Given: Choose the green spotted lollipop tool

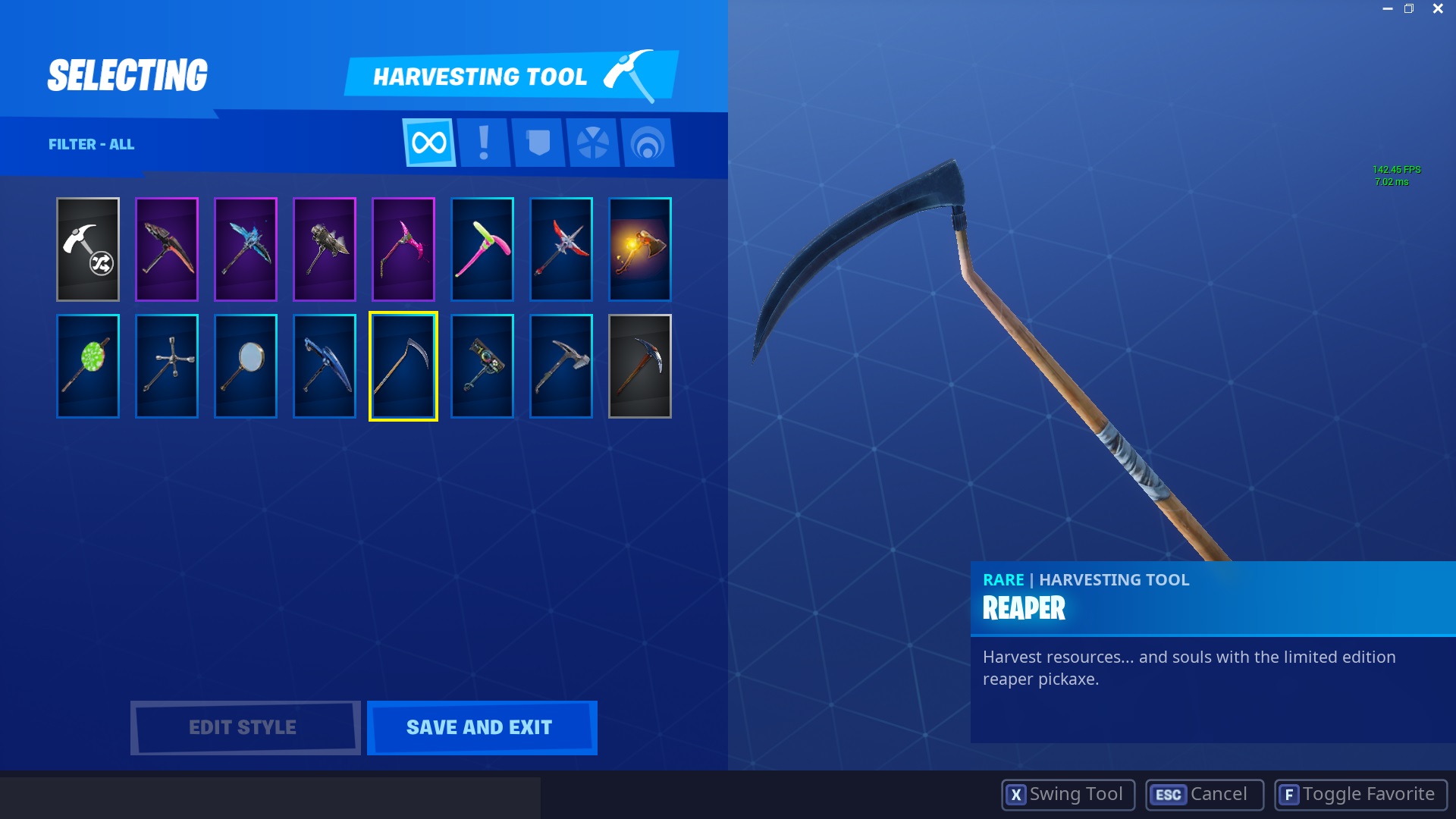Looking at the screenshot, I should pos(88,366).
